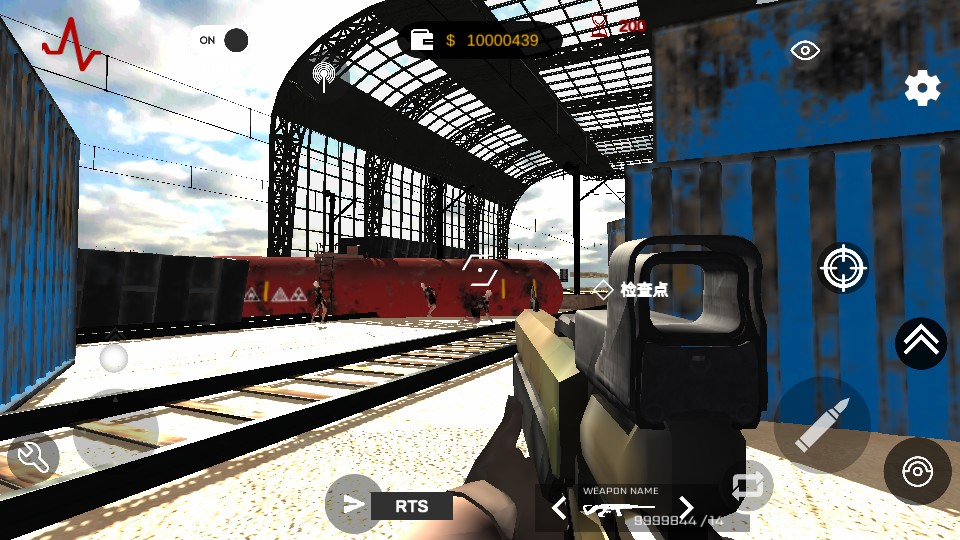The image size is (960, 540).
Task: Click the red heartbeat health icon
Action: click(69, 44)
